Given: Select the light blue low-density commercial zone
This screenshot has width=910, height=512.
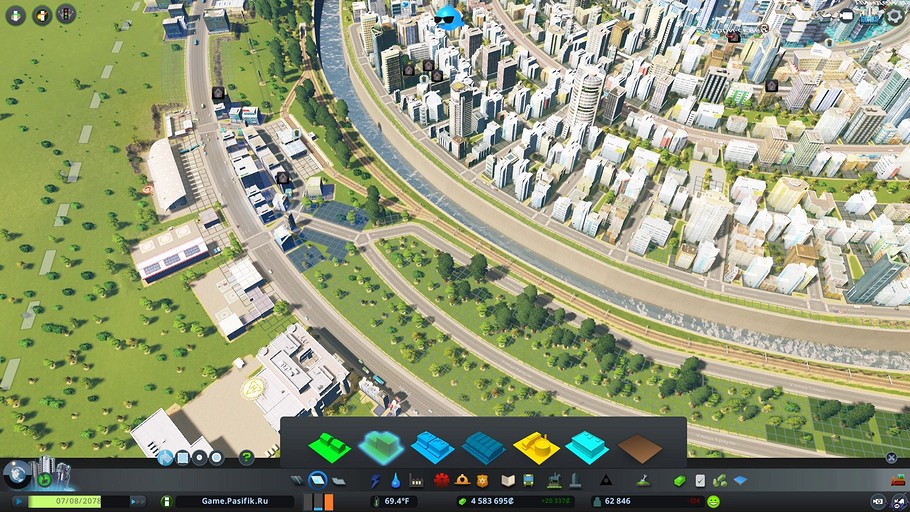Looking at the screenshot, I should coord(433,446).
